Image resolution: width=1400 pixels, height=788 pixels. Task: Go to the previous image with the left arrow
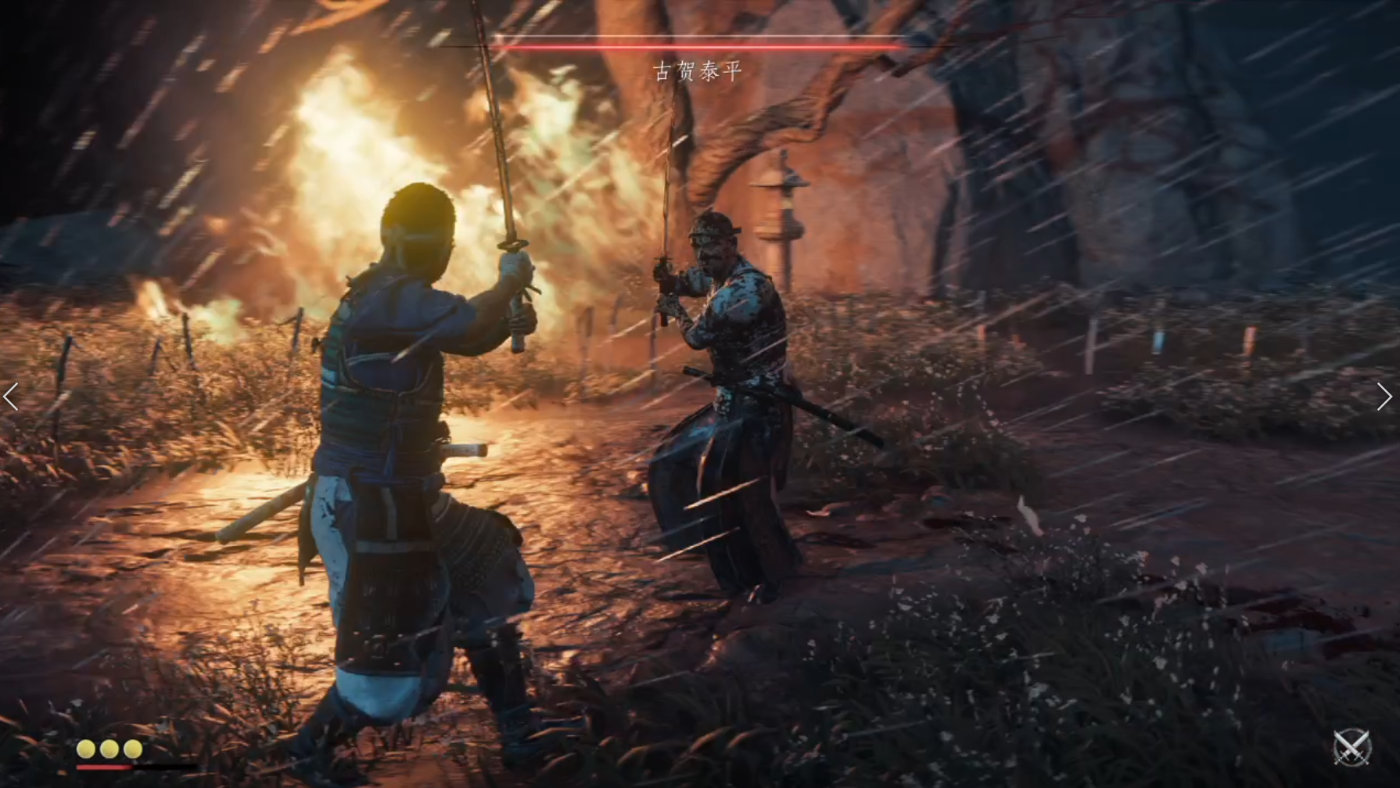pyautogui.click(x=11, y=397)
